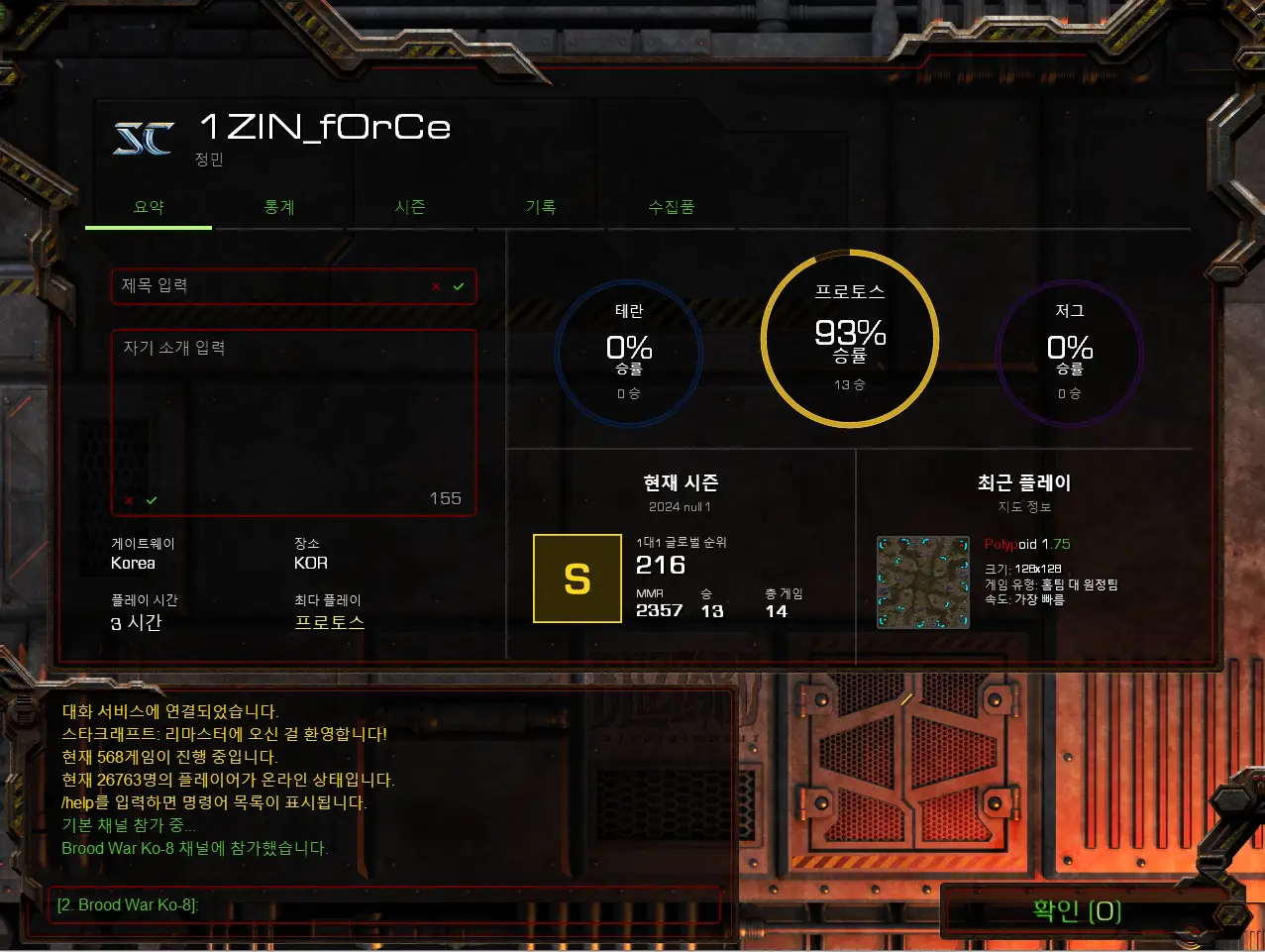Click the 제목 입력 title field
Viewport: 1265px width, 952px height.
coord(267,286)
